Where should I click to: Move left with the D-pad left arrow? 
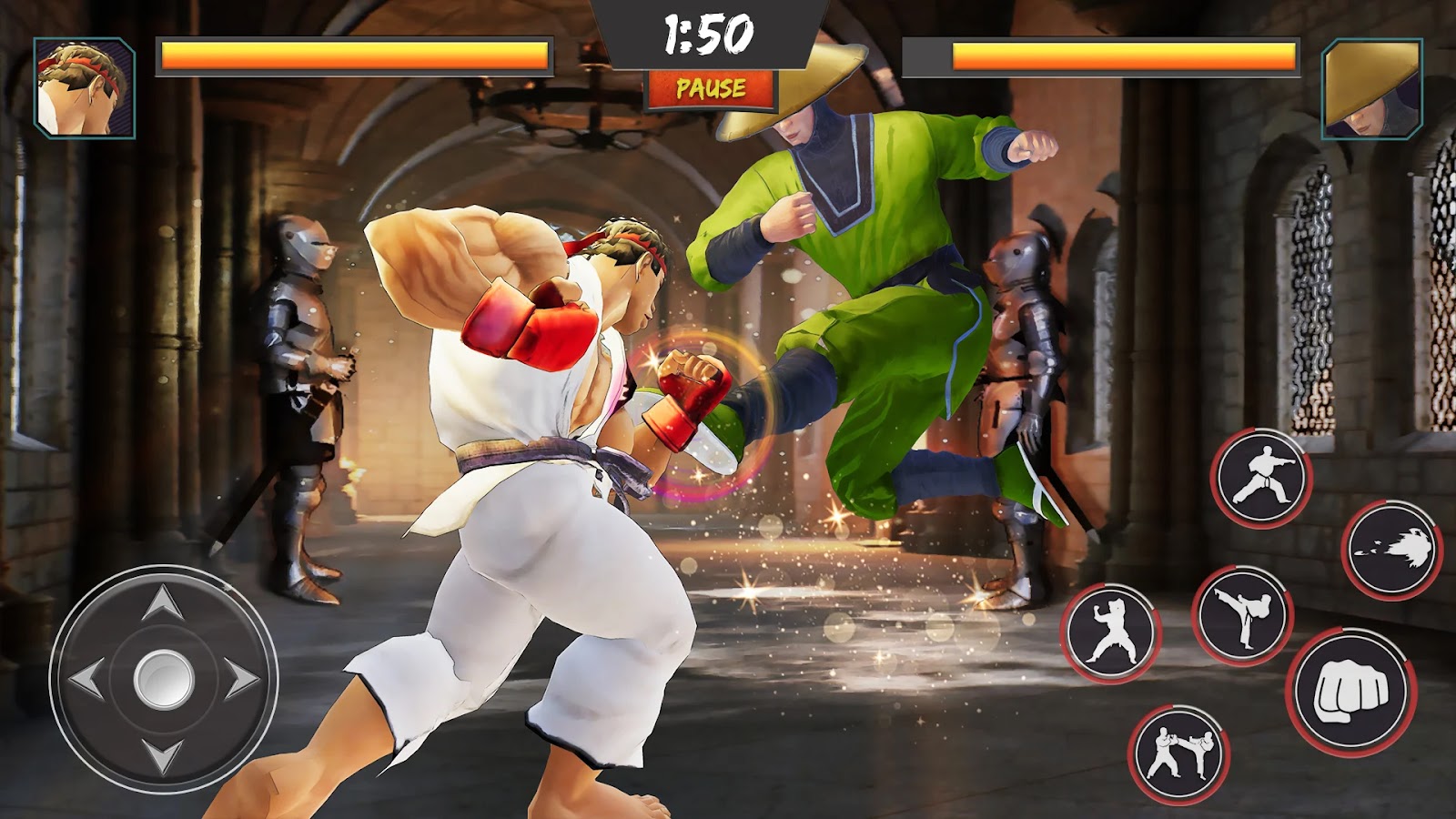87,679
